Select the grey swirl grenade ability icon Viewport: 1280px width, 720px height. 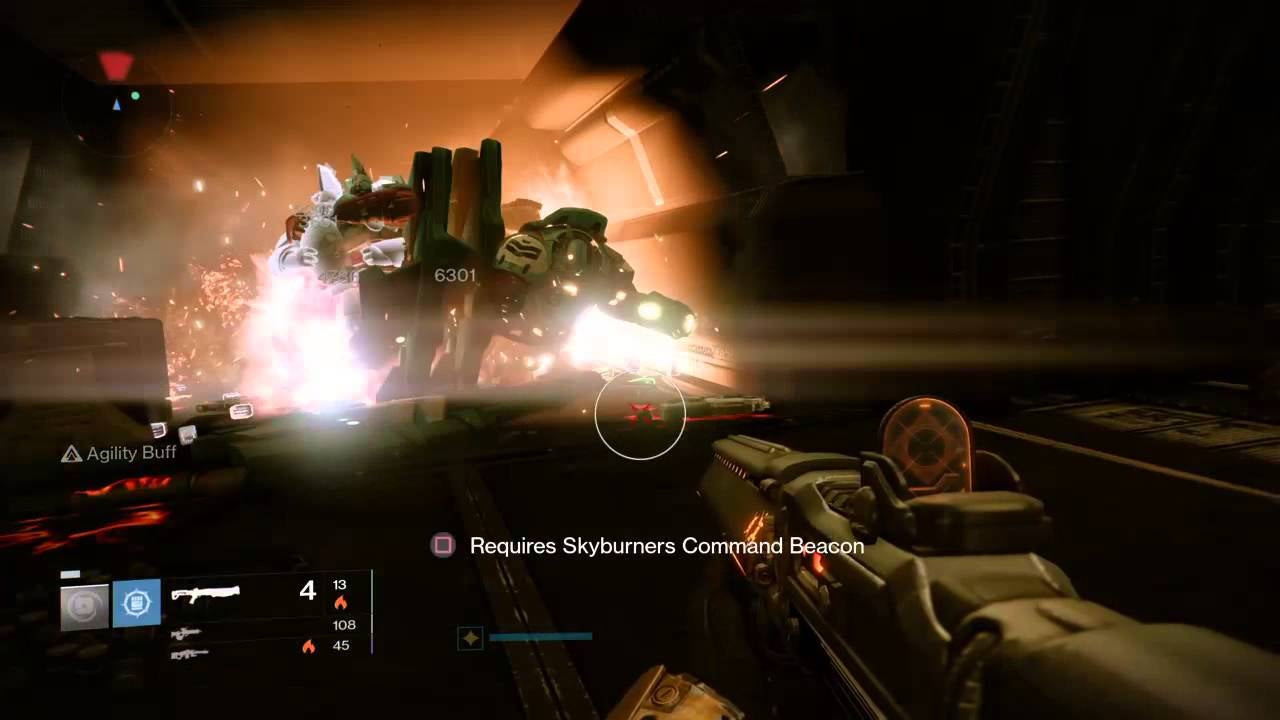(x=84, y=606)
